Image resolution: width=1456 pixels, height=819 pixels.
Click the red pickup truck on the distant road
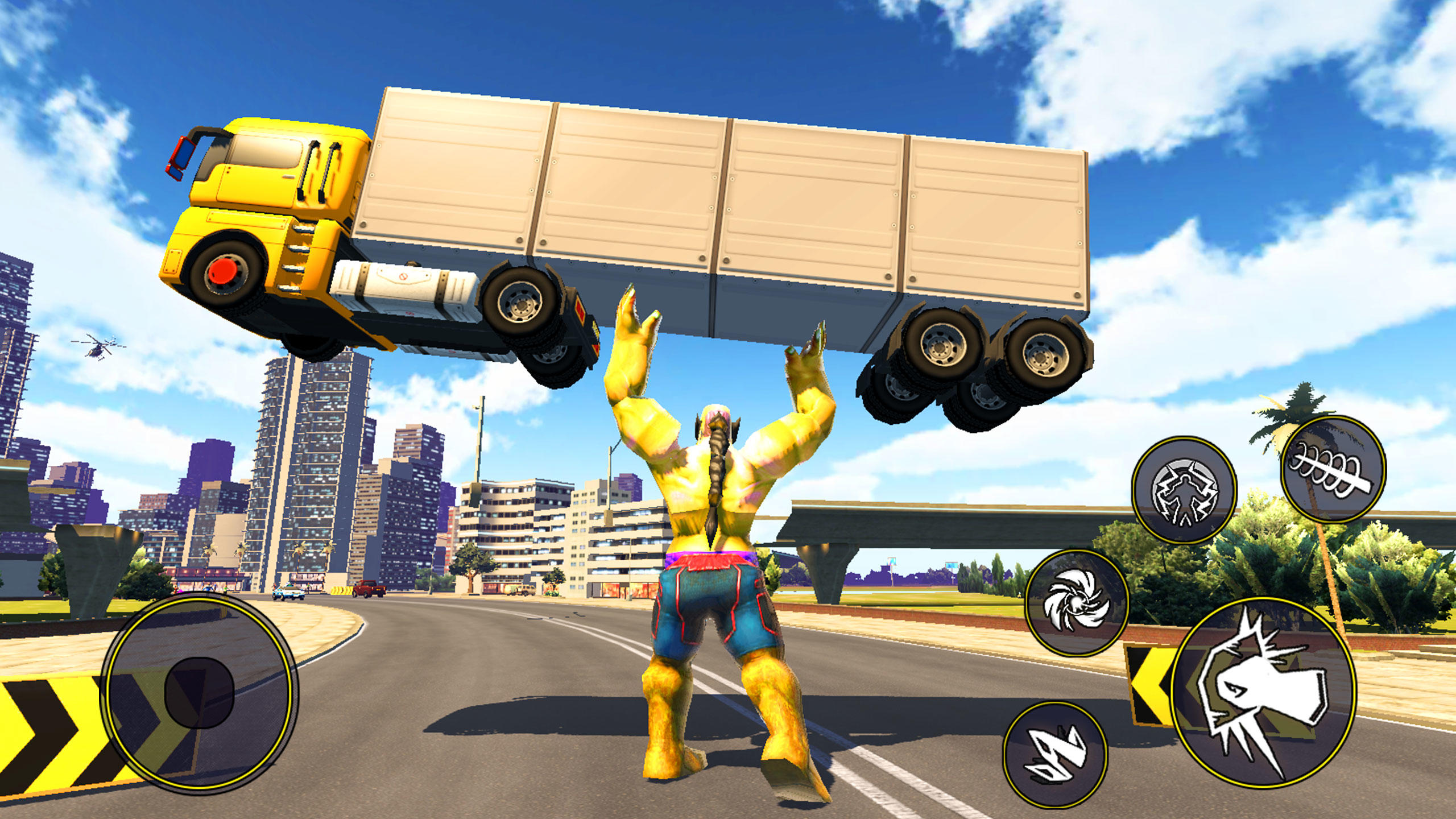(370, 590)
